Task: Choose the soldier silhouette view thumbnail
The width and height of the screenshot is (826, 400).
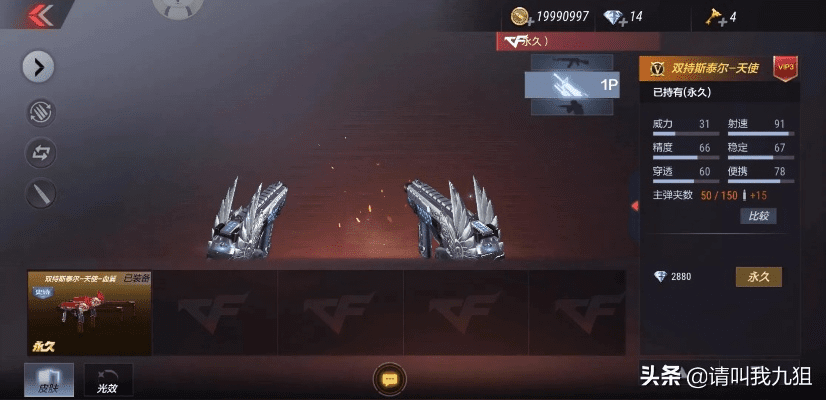Action: 572,108
